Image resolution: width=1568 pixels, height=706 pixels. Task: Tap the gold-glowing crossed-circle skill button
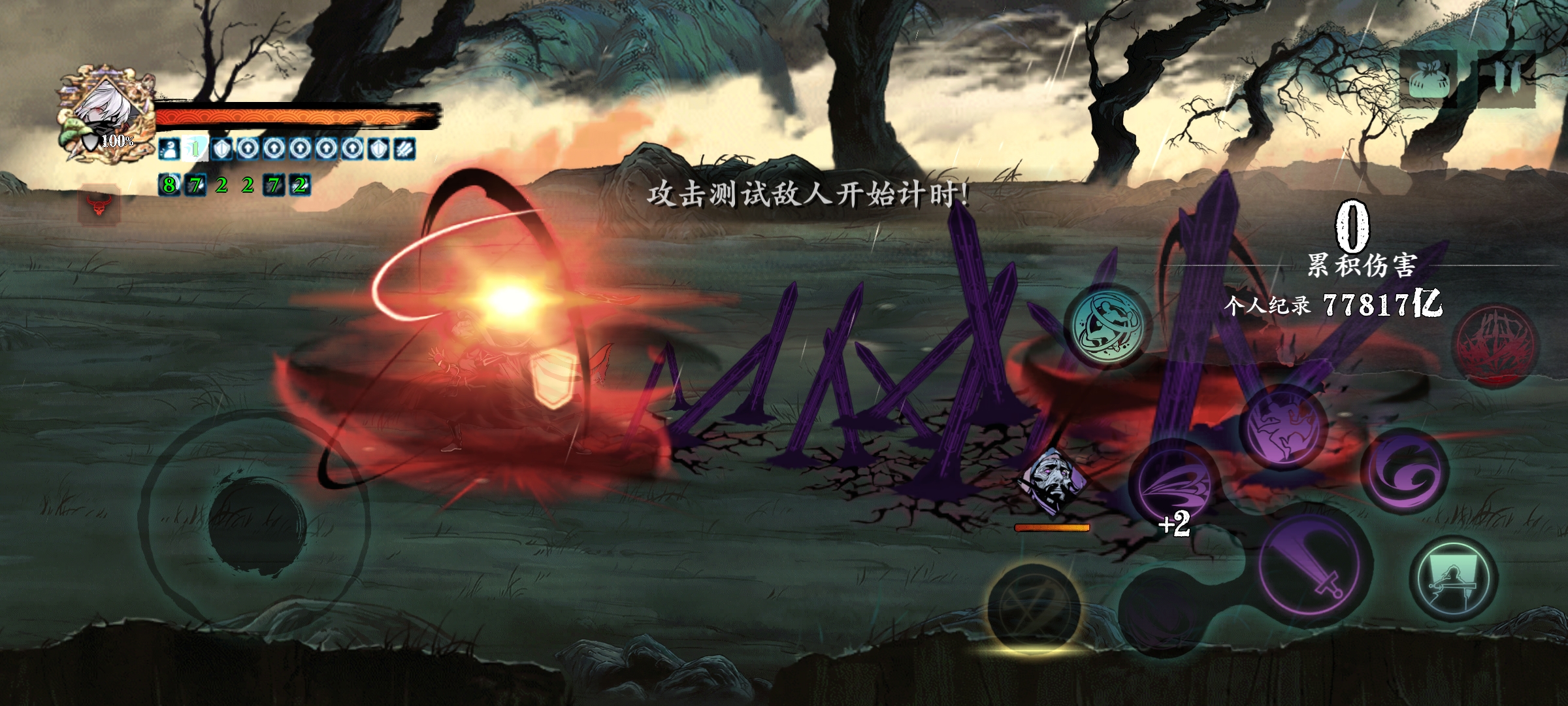pos(1033,608)
